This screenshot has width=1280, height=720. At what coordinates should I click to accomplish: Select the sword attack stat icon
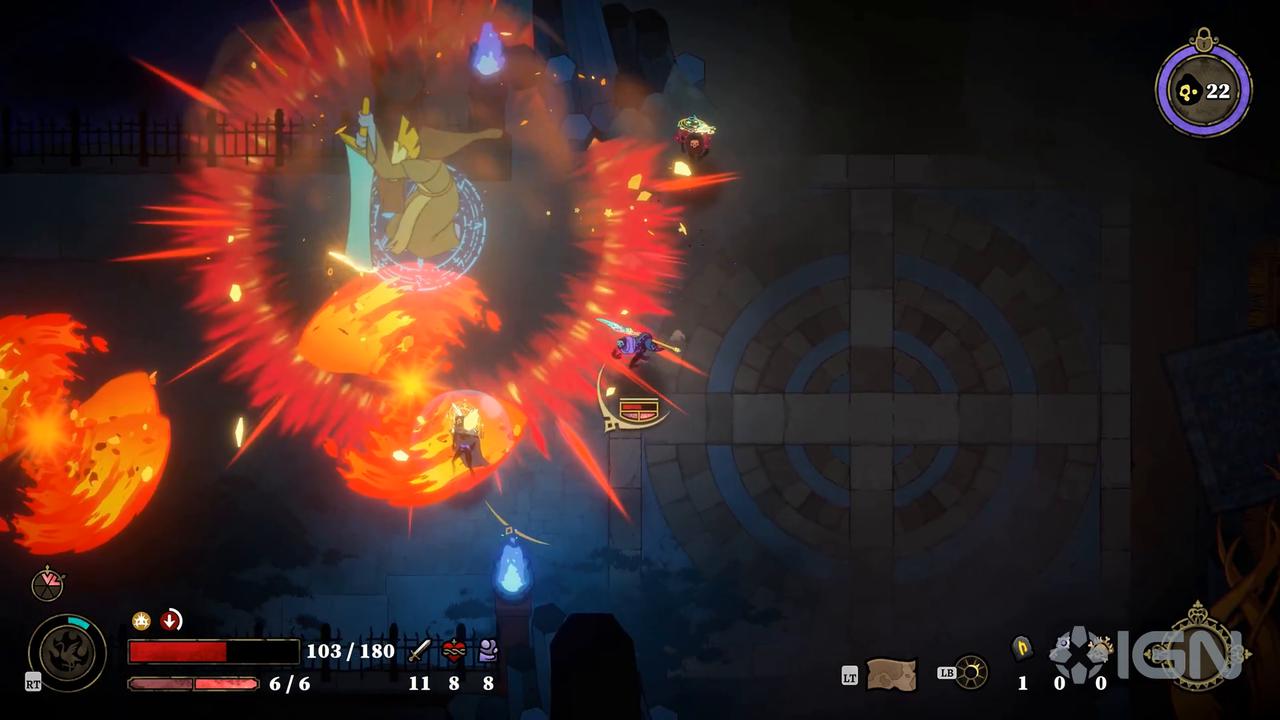[x=418, y=651]
